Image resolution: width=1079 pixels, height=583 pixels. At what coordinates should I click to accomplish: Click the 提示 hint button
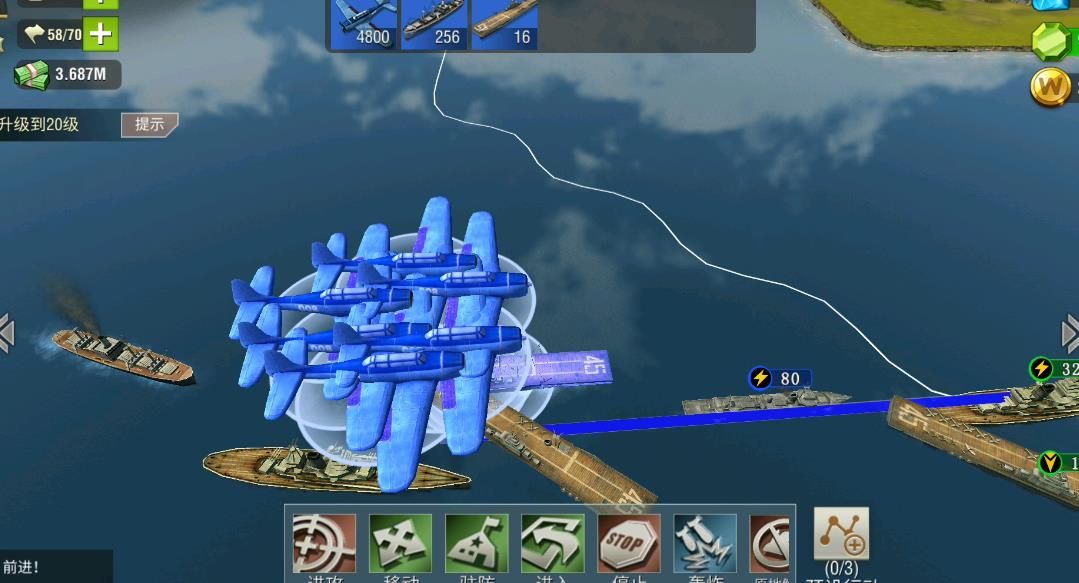pos(149,125)
